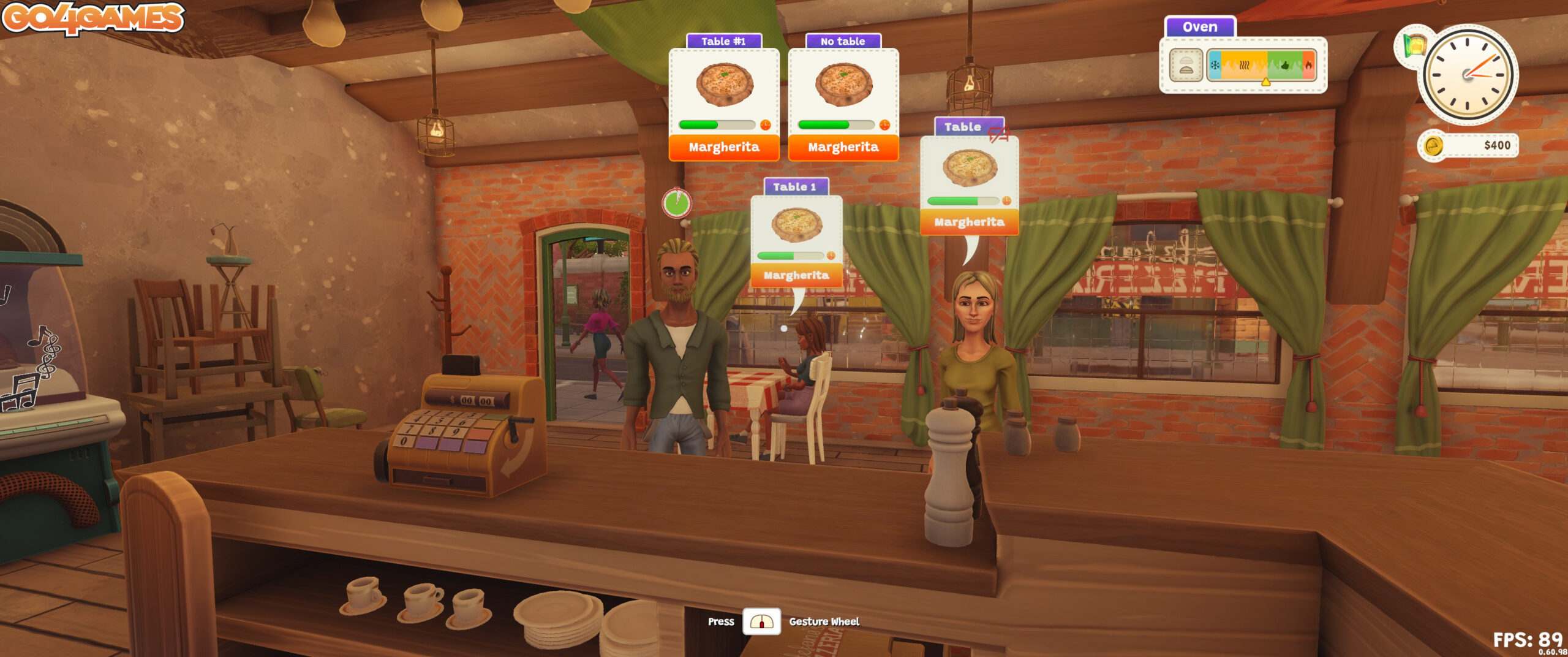Select the No table Margherita order card
This screenshot has width=1568, height=657.
(x=843, y=98)
